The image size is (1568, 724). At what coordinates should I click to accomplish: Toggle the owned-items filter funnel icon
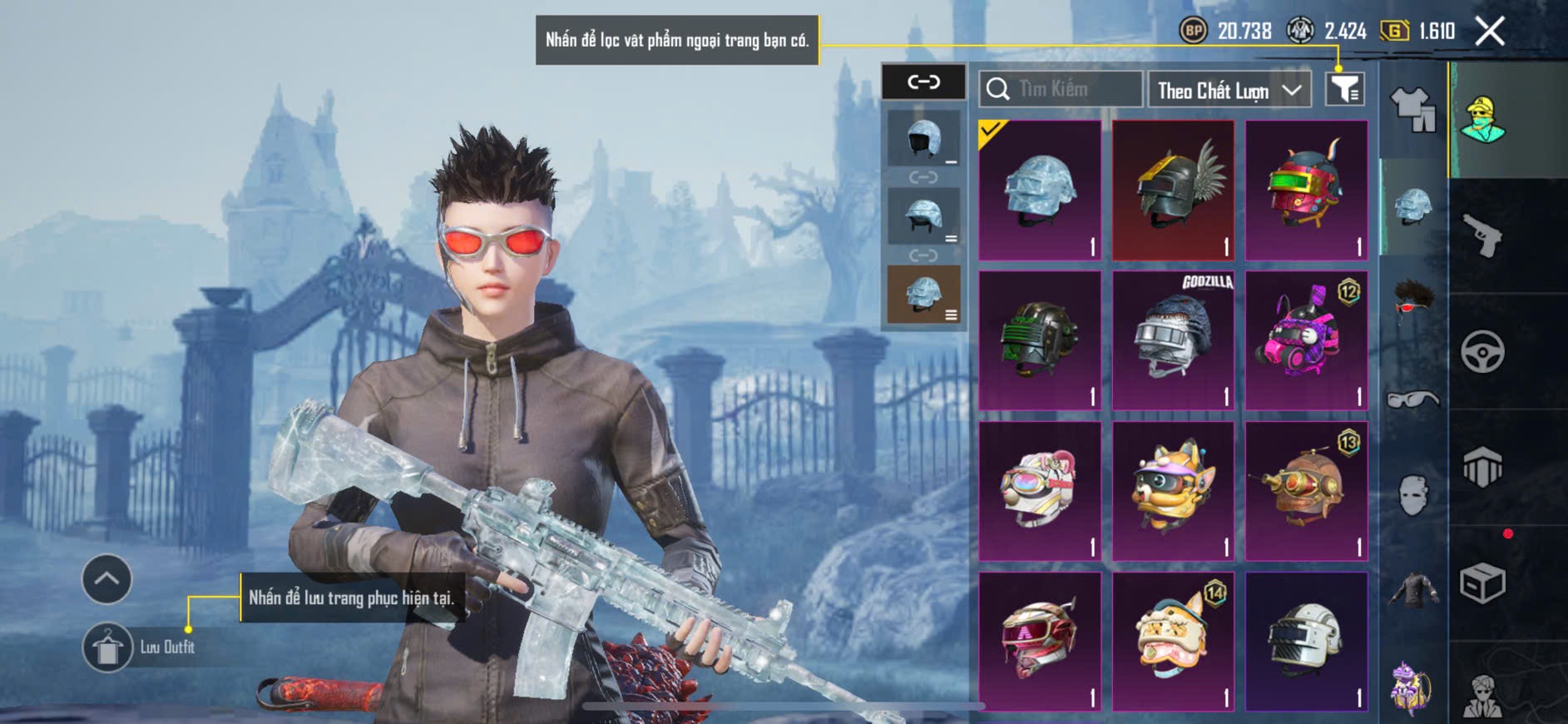pyautogui.click(x=1344, y=88)
